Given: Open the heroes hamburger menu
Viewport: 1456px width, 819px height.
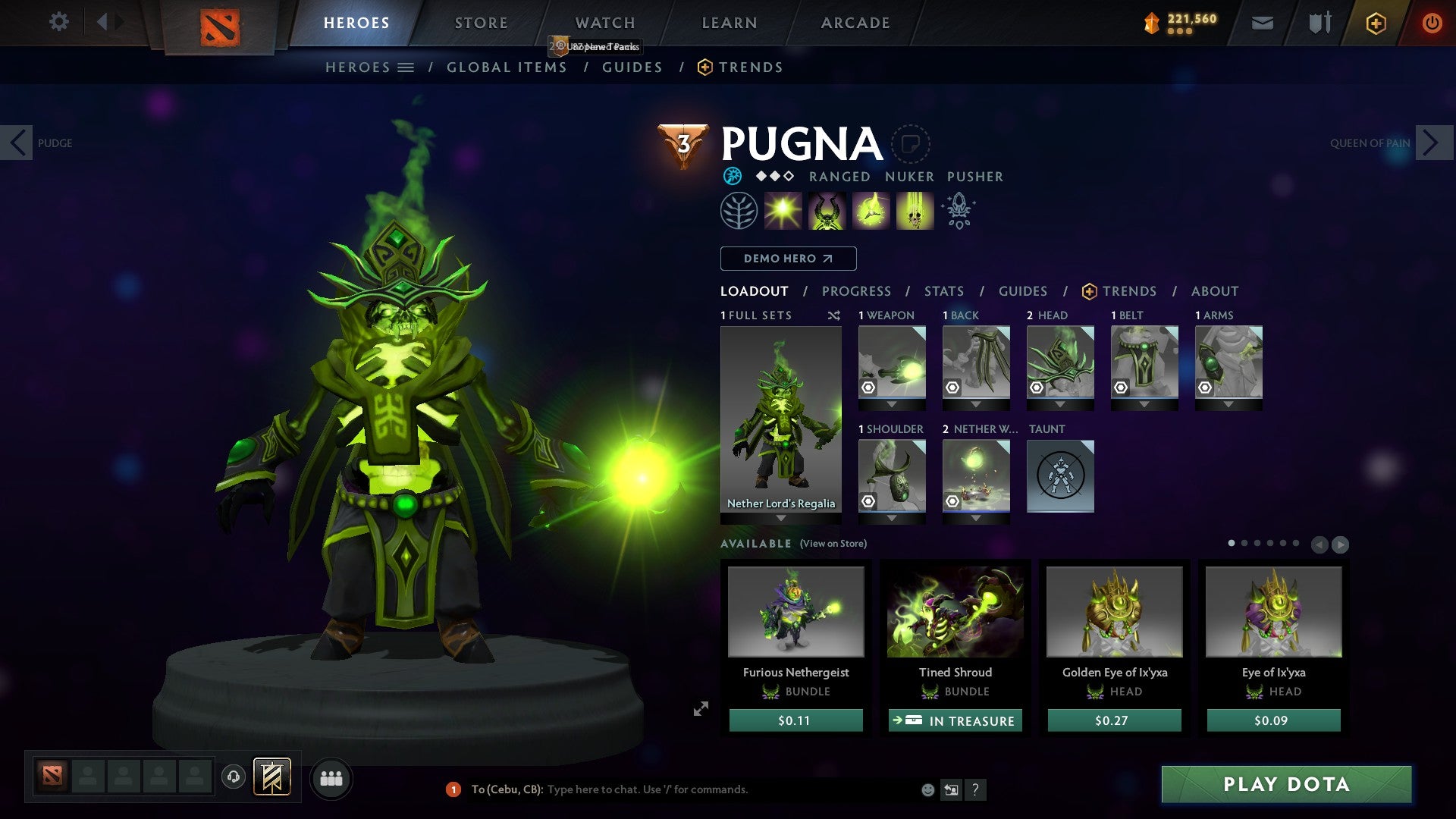Looking at the screenshot, I should coord(406,67).
